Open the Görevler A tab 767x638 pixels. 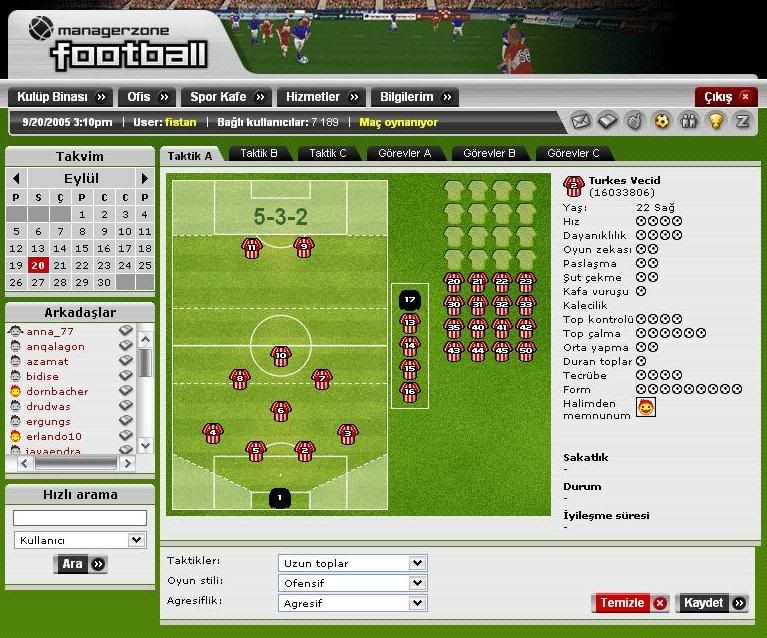pyautogui.click(x=405, y=153)
